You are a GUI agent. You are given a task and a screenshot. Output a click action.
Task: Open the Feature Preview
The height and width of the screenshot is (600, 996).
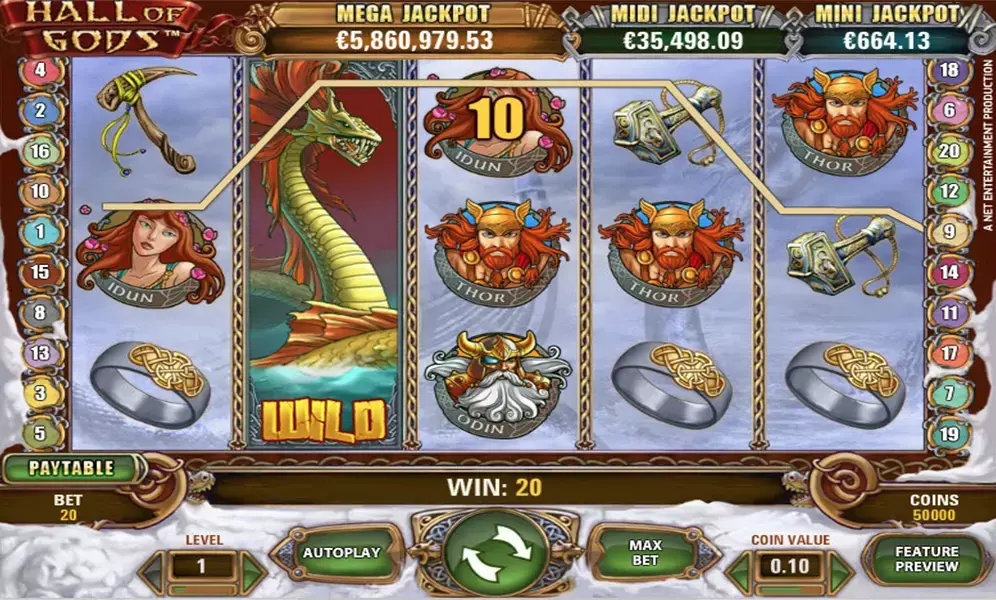[926, 559]
